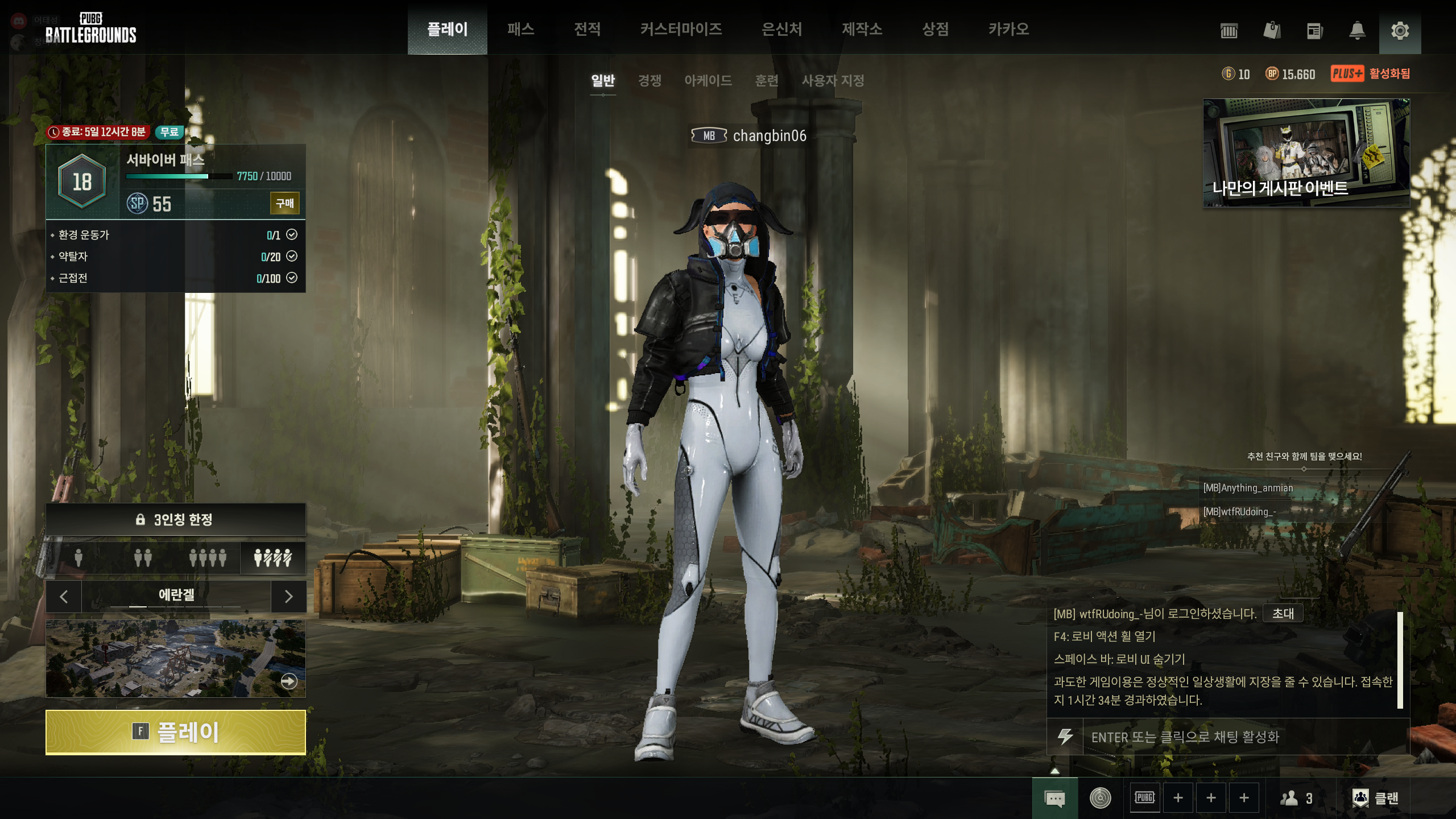Toggle the 3인칭 한정 perspective lock
The height and width of the screenshot is (819, 1456).
175,519
